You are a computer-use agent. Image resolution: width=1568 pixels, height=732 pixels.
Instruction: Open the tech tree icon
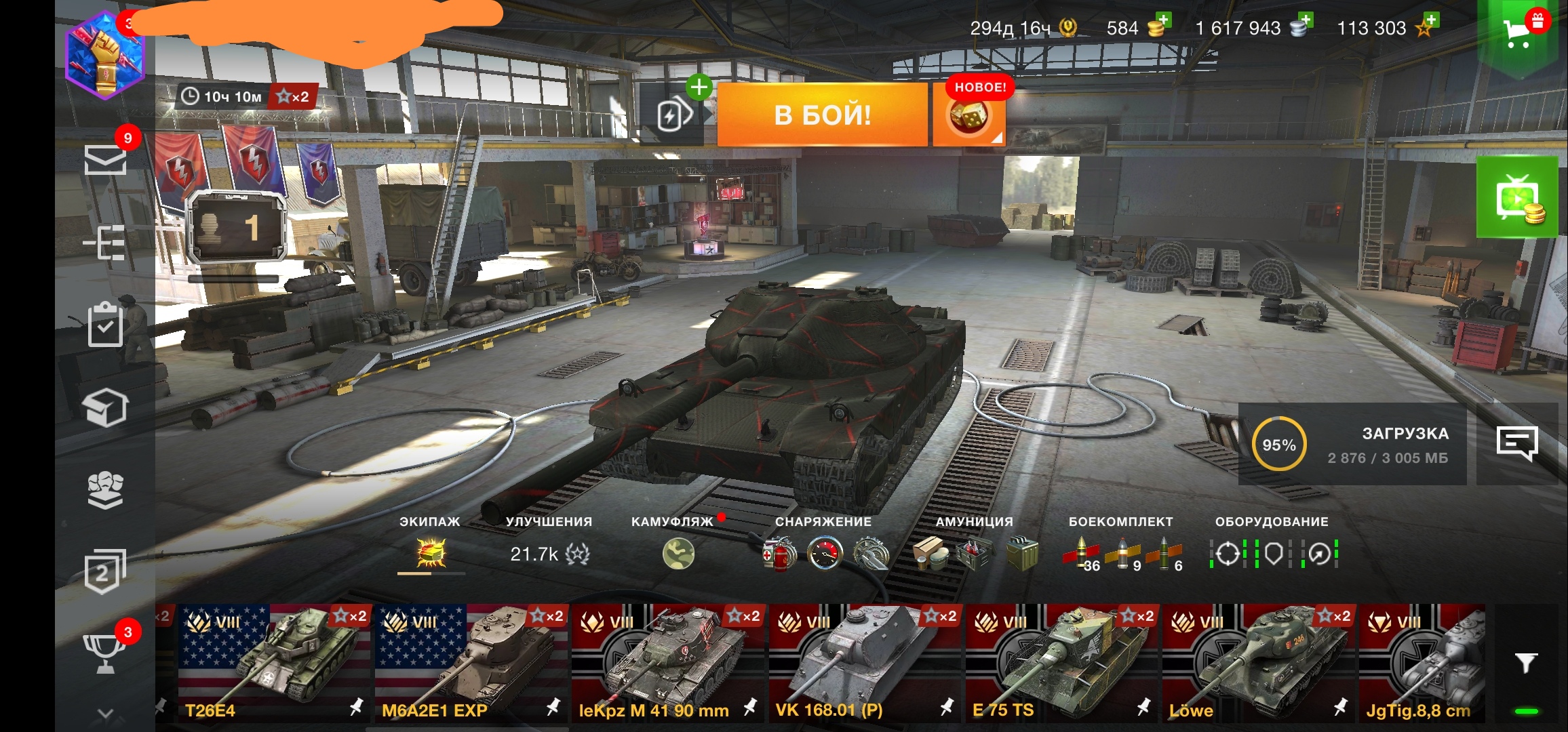point(105,243)
